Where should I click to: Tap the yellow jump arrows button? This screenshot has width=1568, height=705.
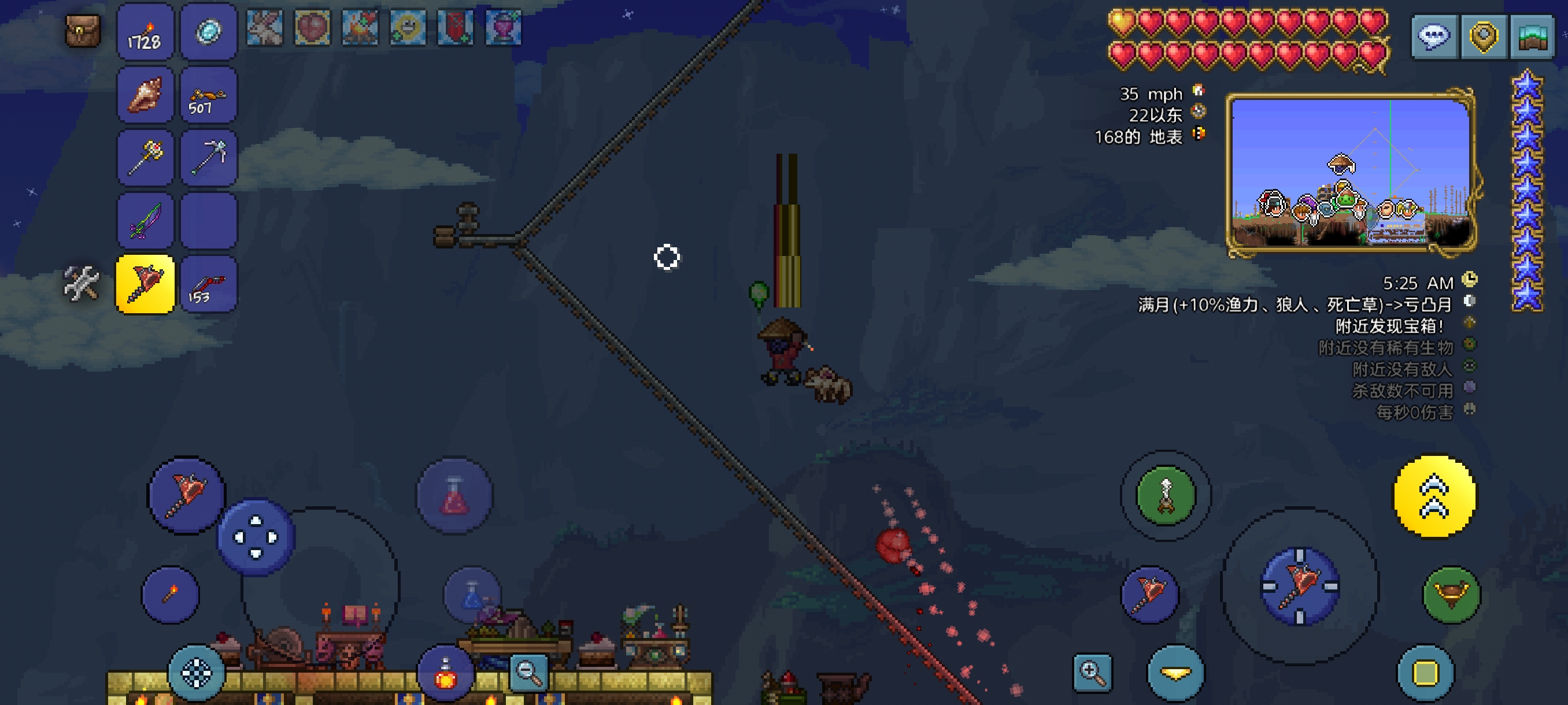pos(1434,496)
